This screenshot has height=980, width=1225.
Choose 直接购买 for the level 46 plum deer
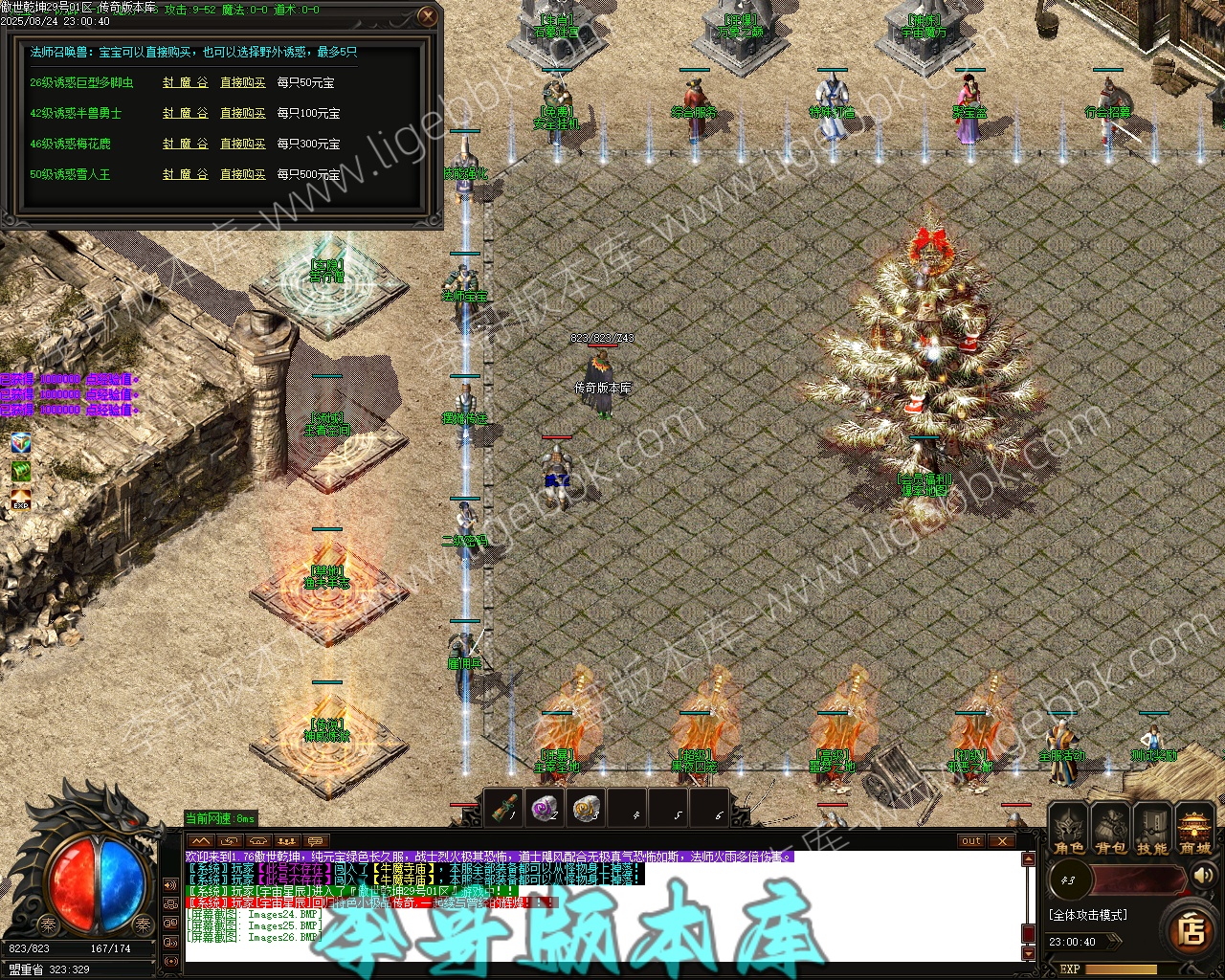[x=243, y=145]
